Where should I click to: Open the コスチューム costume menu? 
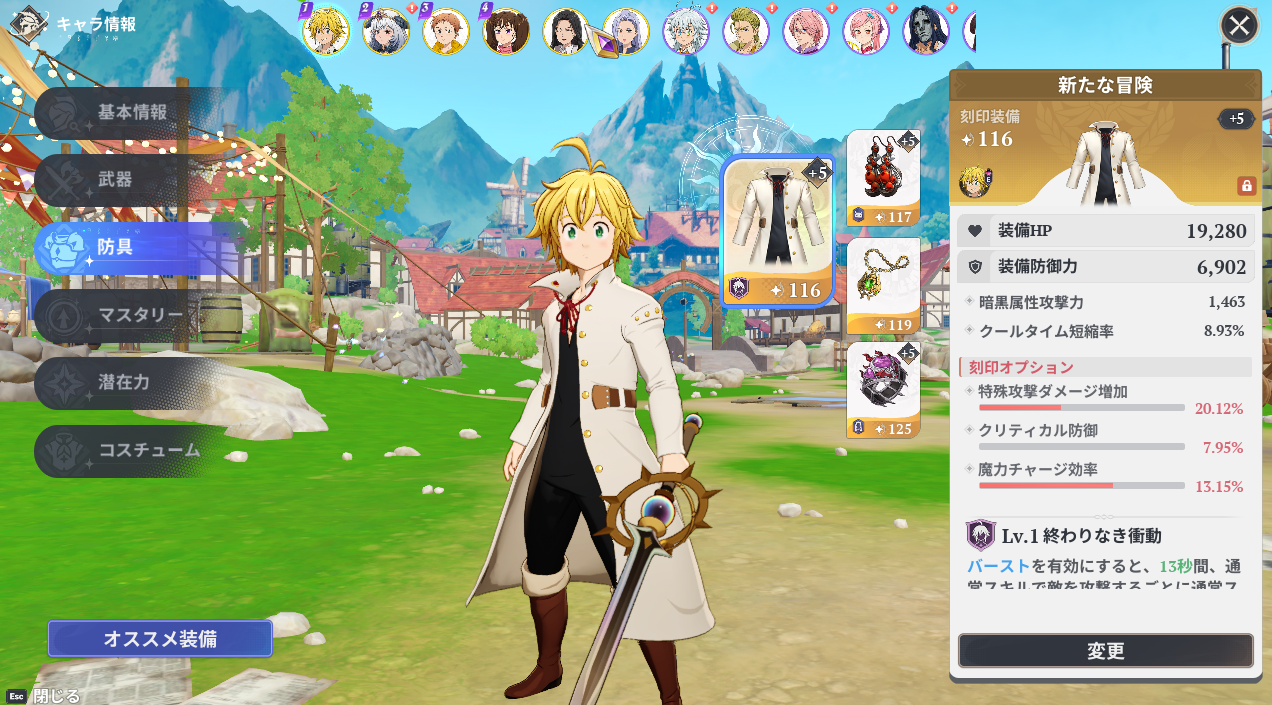148,450
